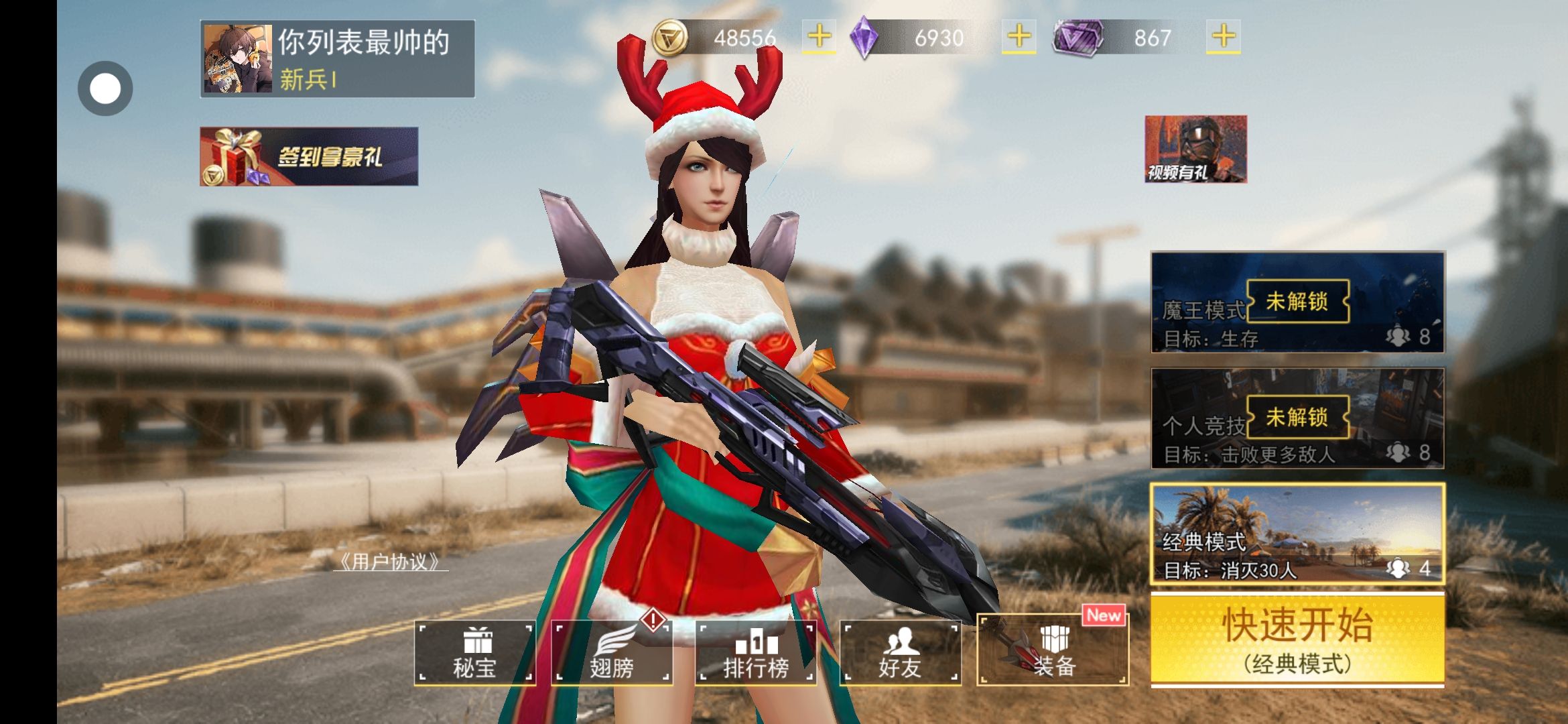Add purple V tickets using the plus button
1568x724 pixels.
pyautogui.click(x=1223, y=37)
